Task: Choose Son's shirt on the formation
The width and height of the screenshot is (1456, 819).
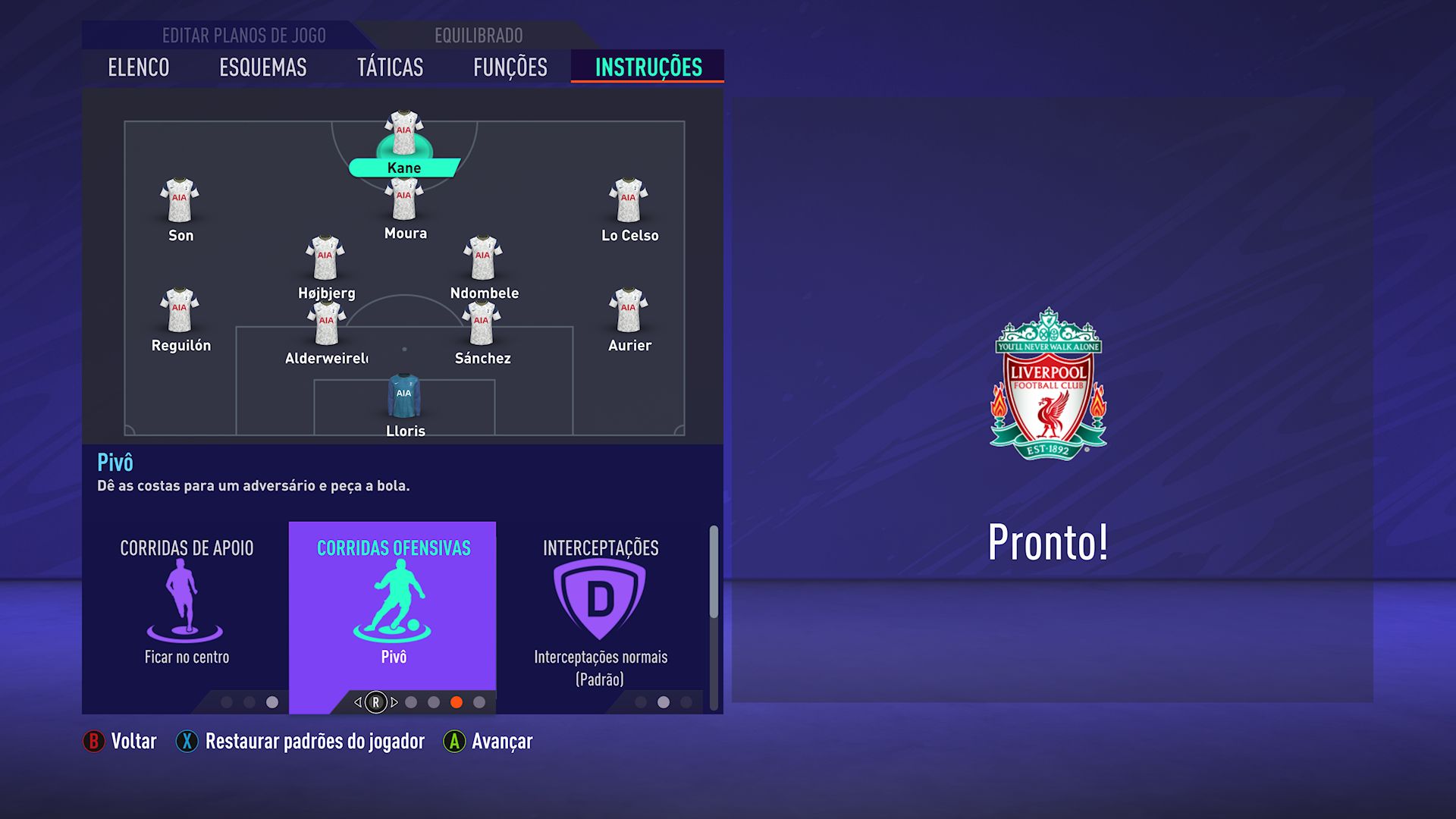Action: 180,201
